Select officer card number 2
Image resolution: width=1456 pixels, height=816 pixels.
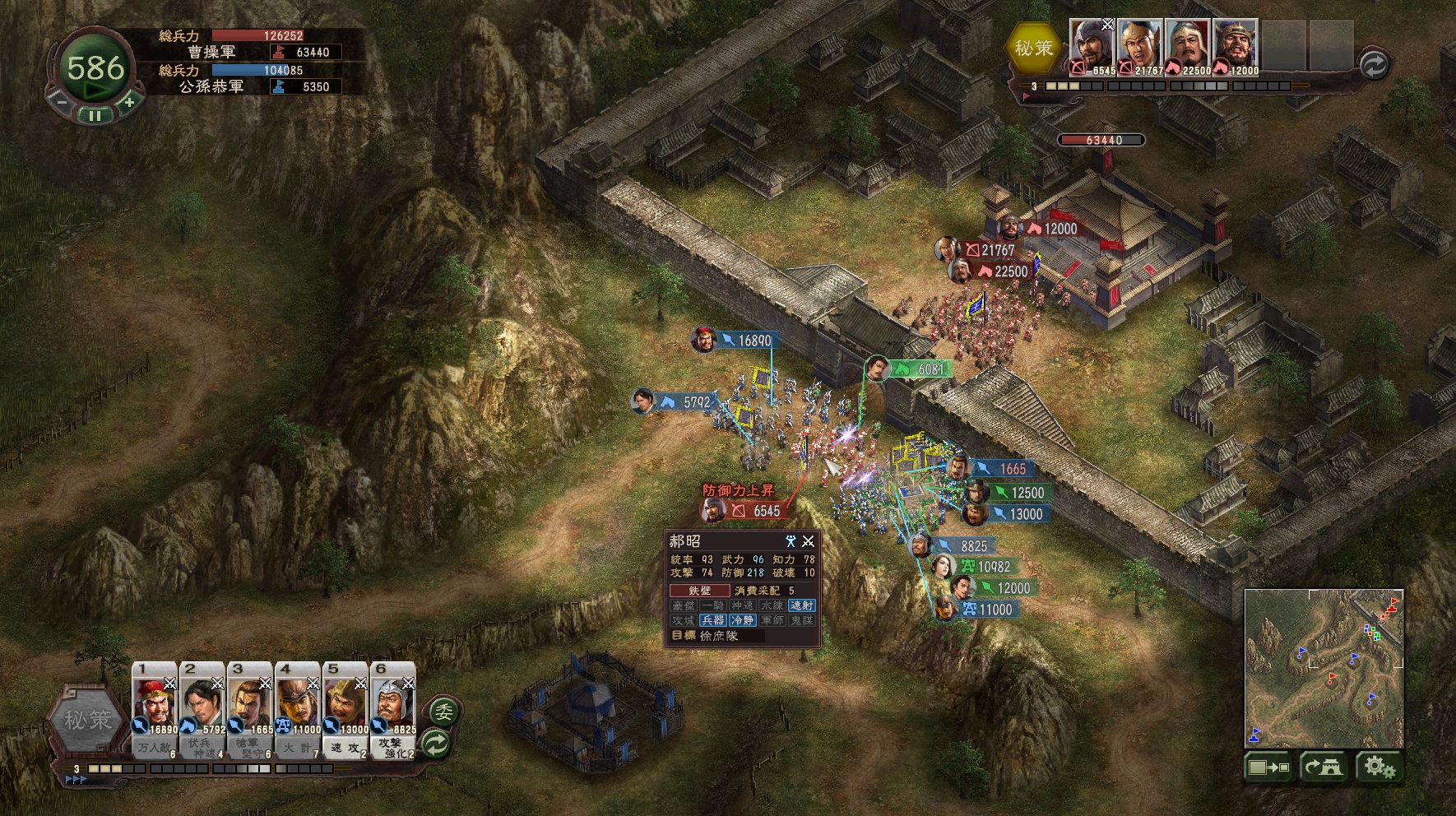tap(202, 699)
